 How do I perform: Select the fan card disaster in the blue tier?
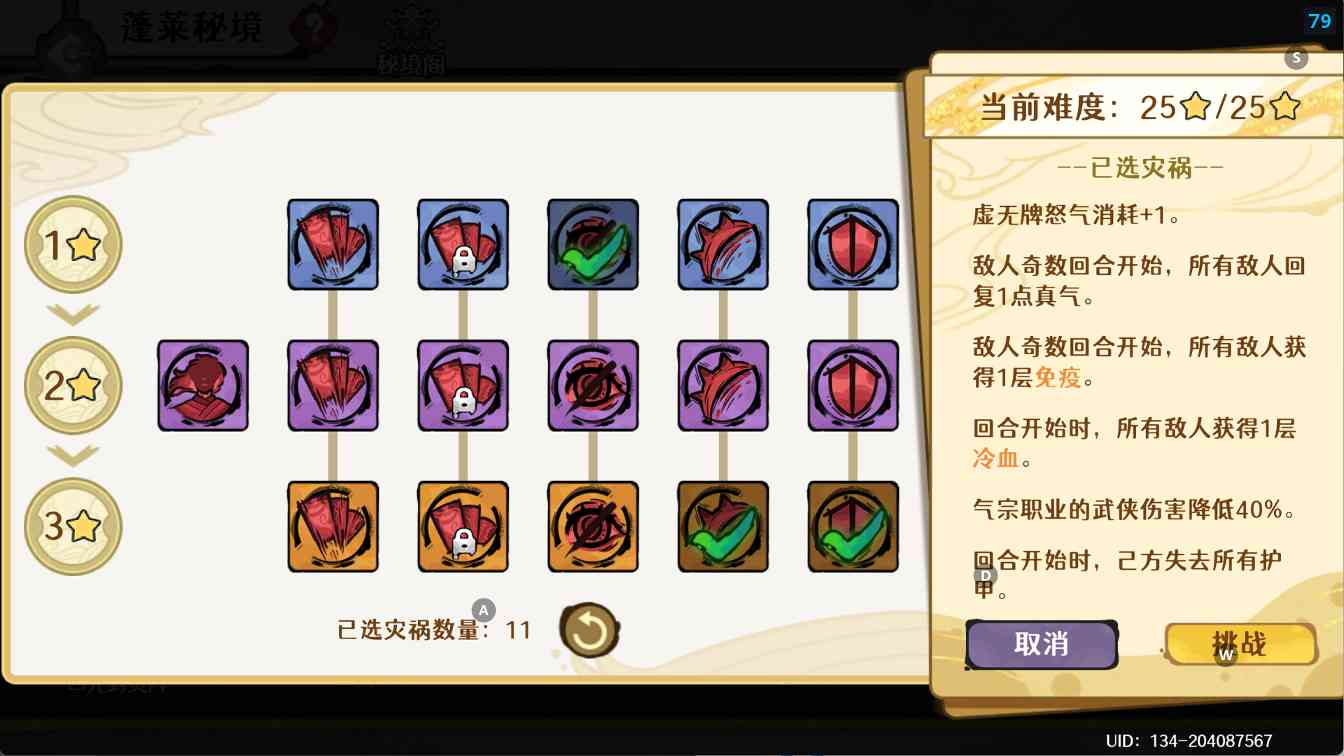click(333, 244)
